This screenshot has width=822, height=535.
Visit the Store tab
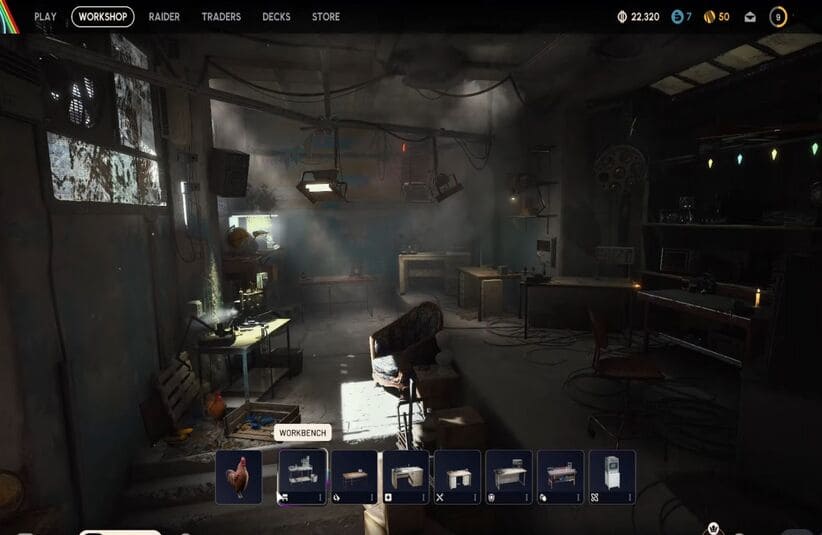point(326,17)
